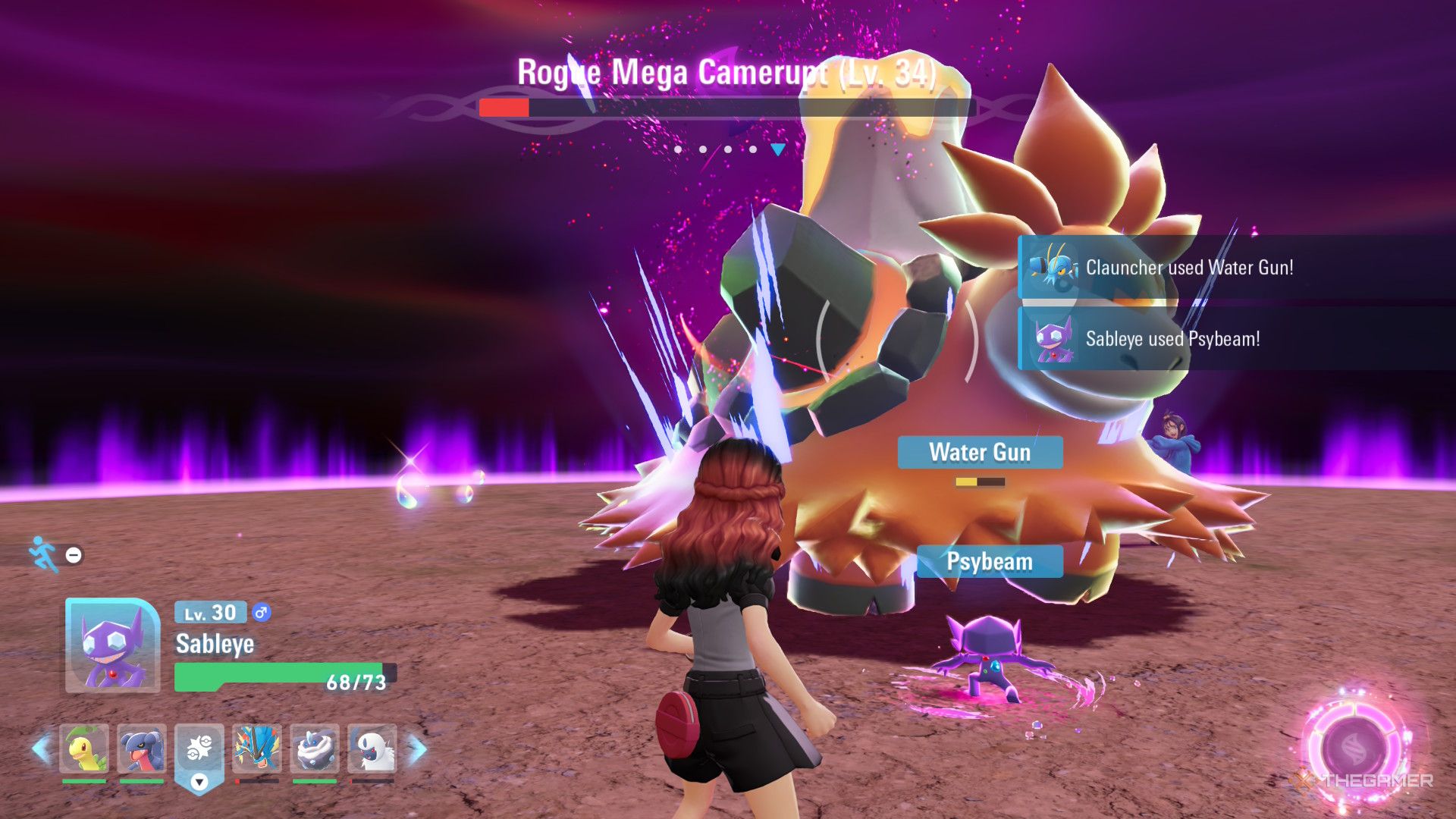Viewport: 1456px width, 819px height.
Task: Click the right party-cycle arrow
Action: coord(417,748)
